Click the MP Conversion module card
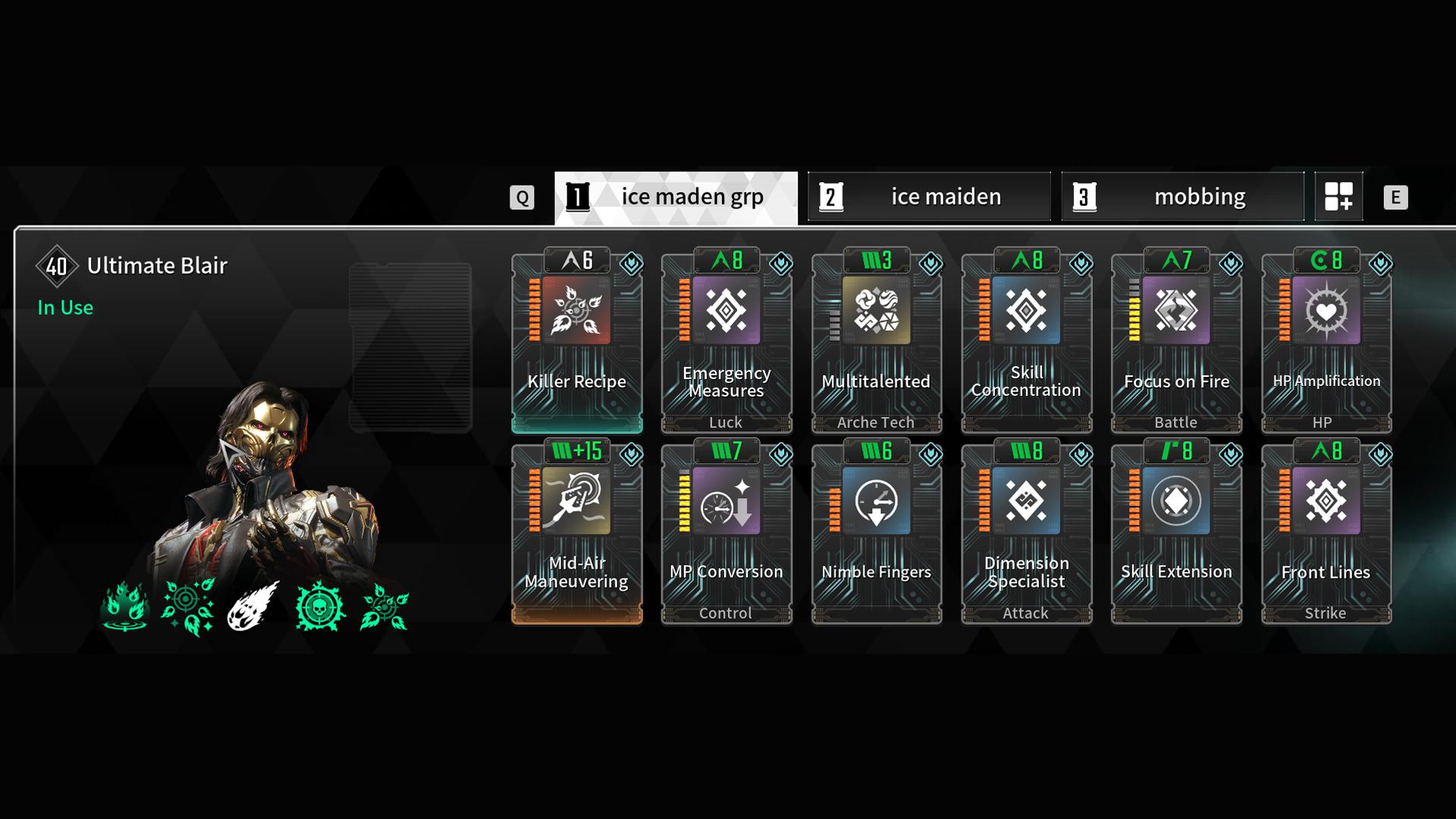 pyautogui.click(x=726, y=535)
